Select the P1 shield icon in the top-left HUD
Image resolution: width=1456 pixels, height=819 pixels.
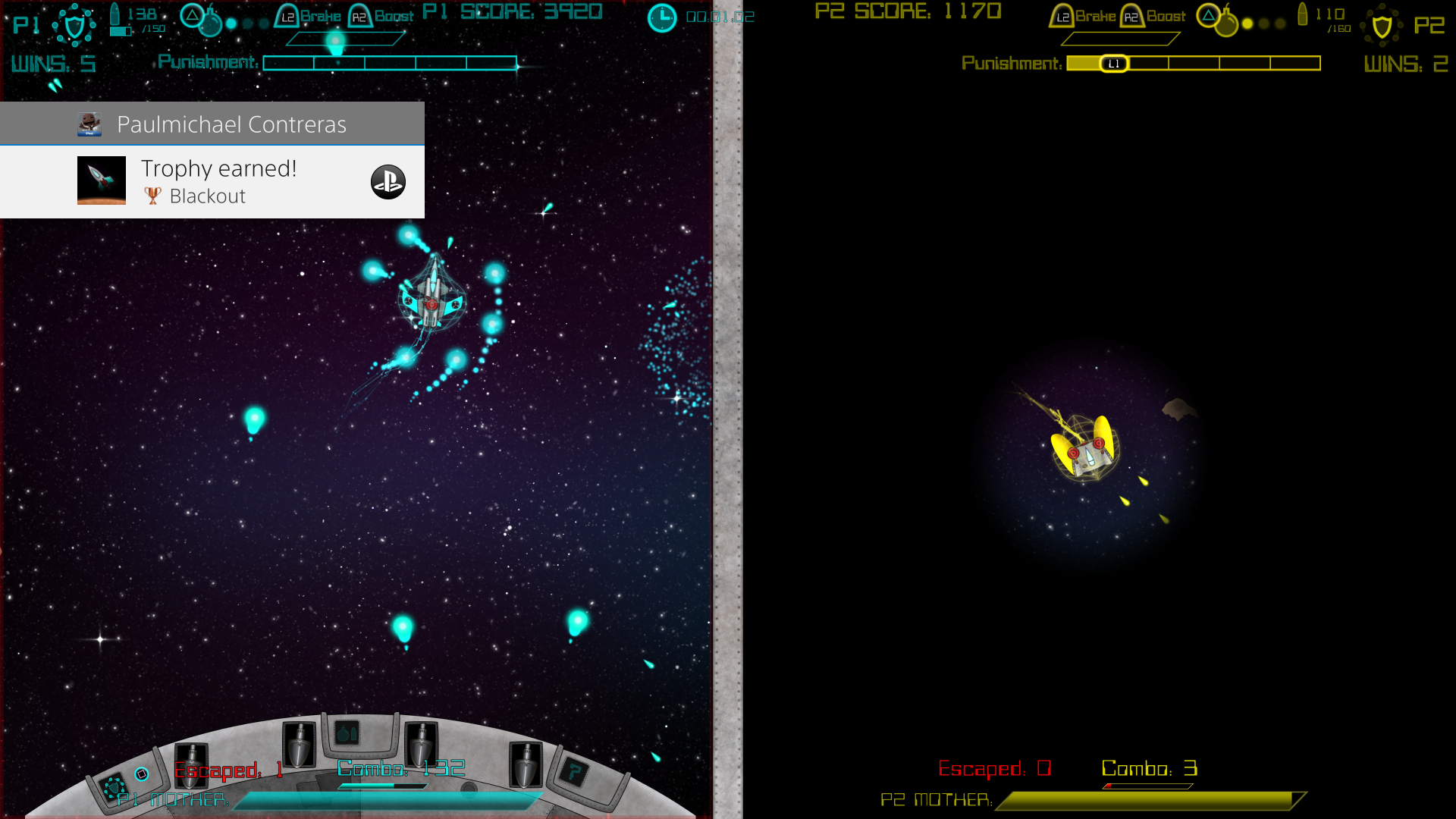(74, 26)
